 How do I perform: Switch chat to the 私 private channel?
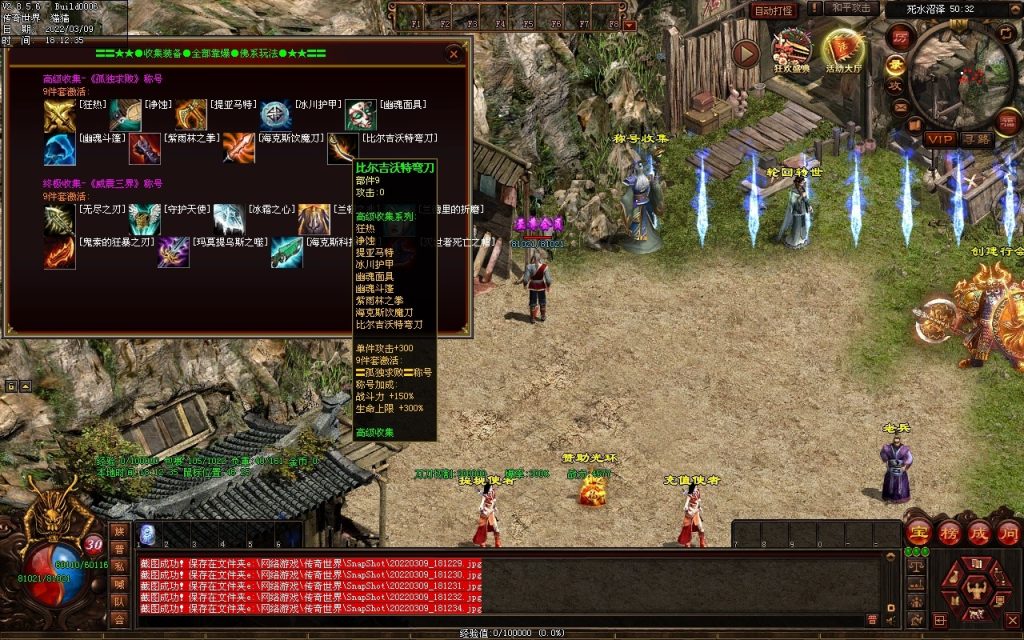tap(120, 567)
